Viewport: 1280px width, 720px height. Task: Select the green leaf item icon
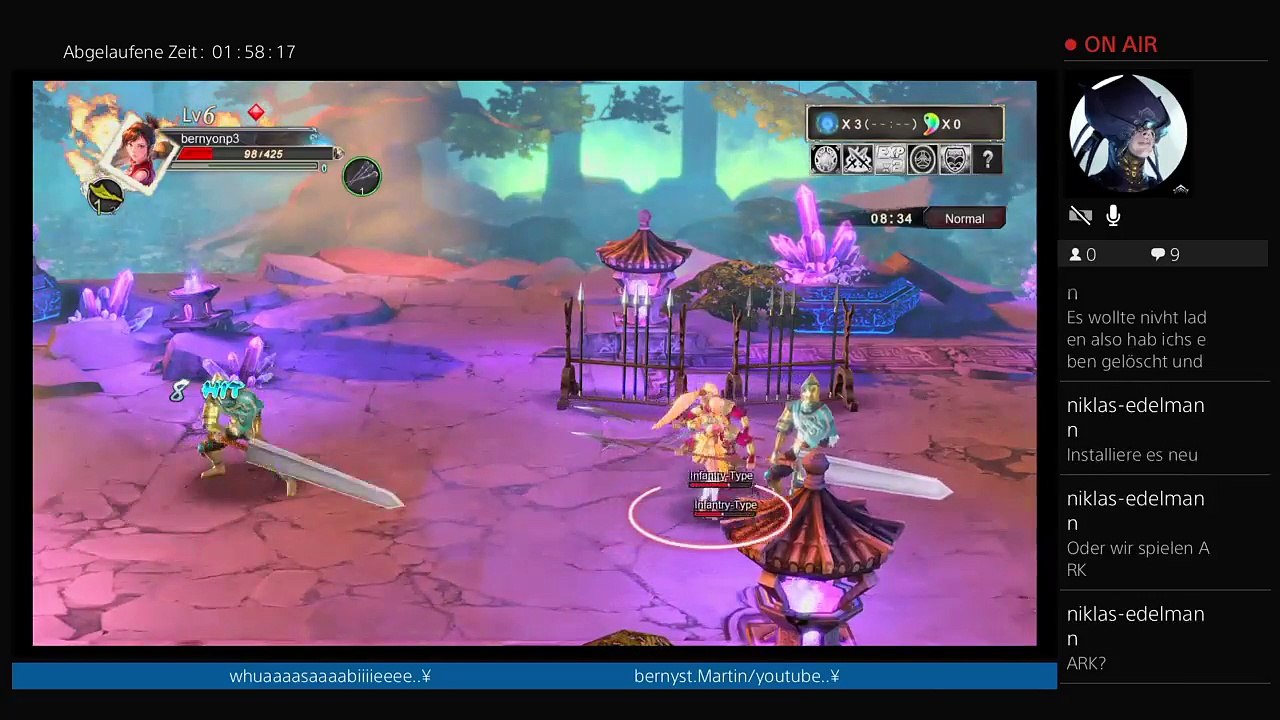106,195
